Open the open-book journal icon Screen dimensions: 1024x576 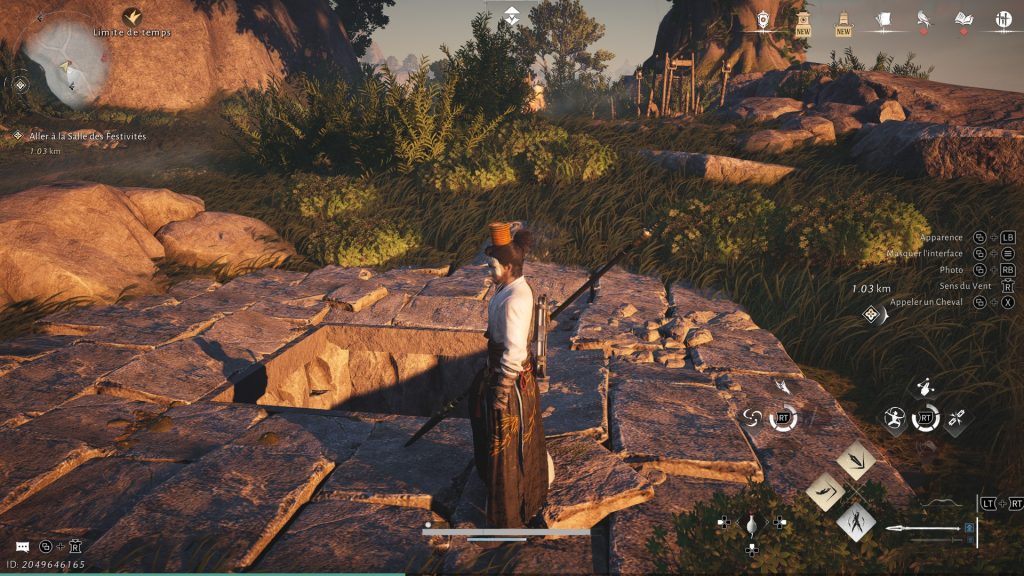click(x=964, y=19)
